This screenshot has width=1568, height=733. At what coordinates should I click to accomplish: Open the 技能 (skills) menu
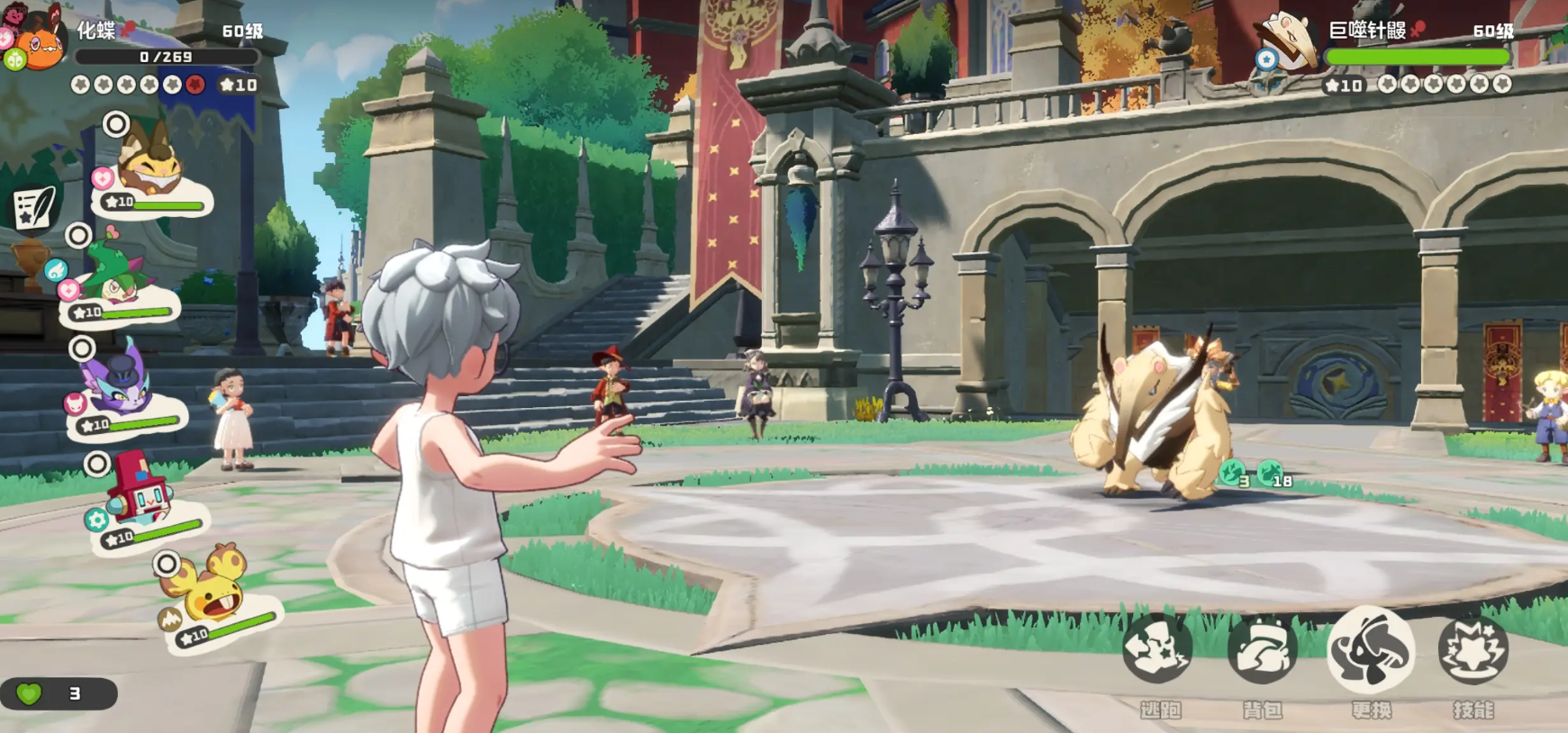tap(1473, 650)
